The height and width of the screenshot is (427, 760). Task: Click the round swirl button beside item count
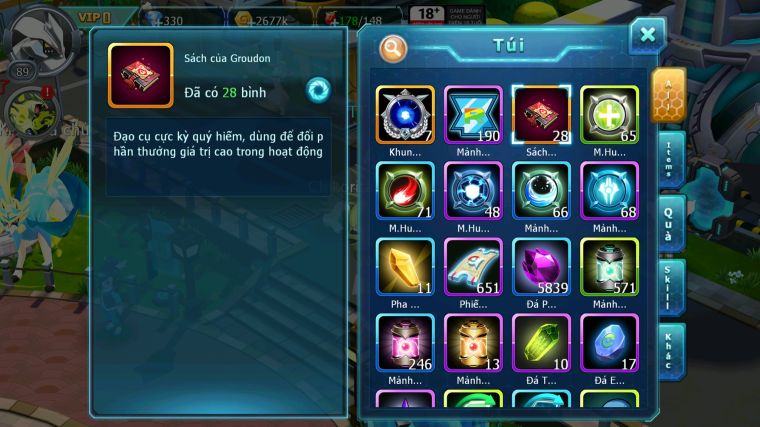point(318,89)
